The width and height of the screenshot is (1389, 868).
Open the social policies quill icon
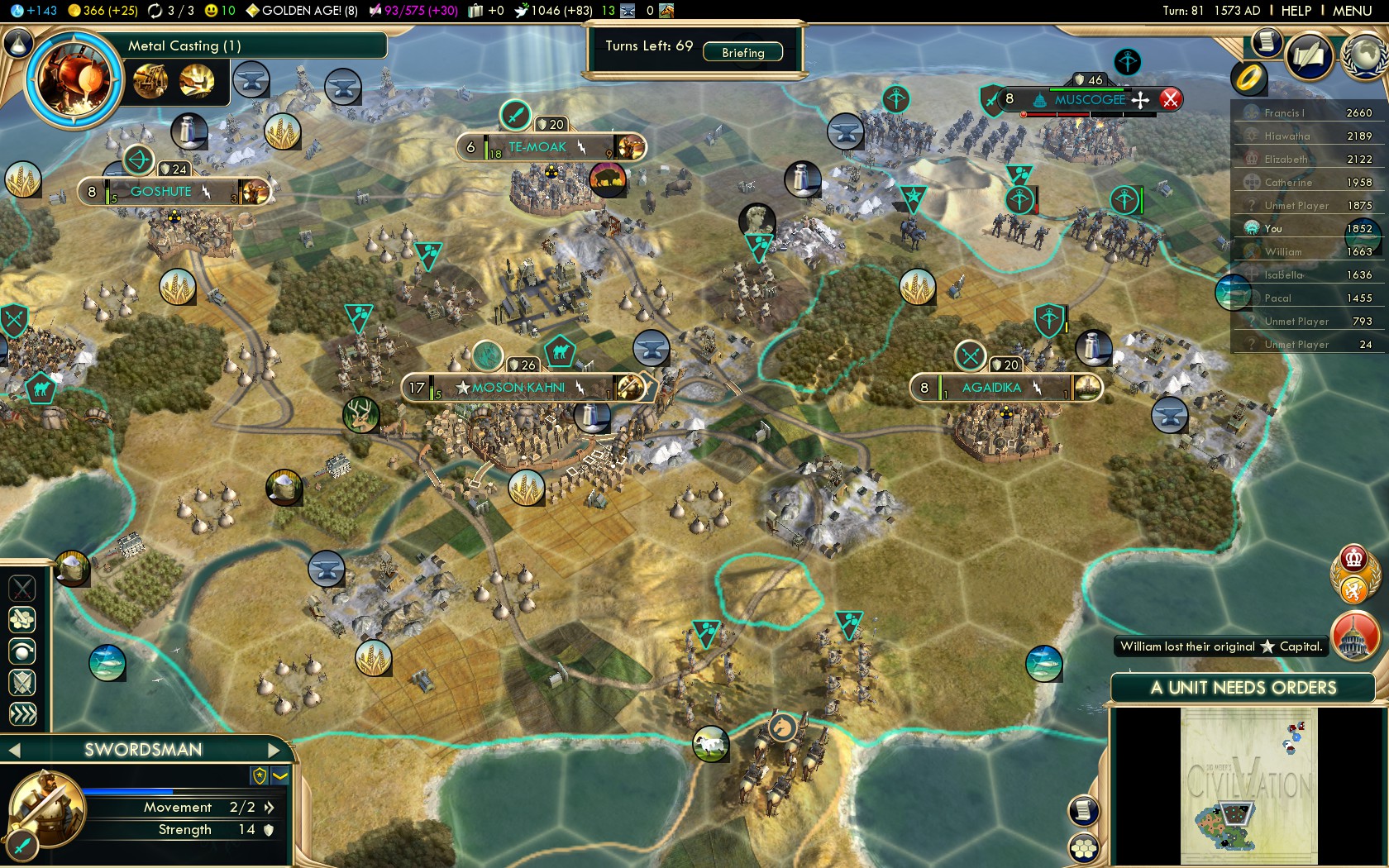coord(1309,55)
